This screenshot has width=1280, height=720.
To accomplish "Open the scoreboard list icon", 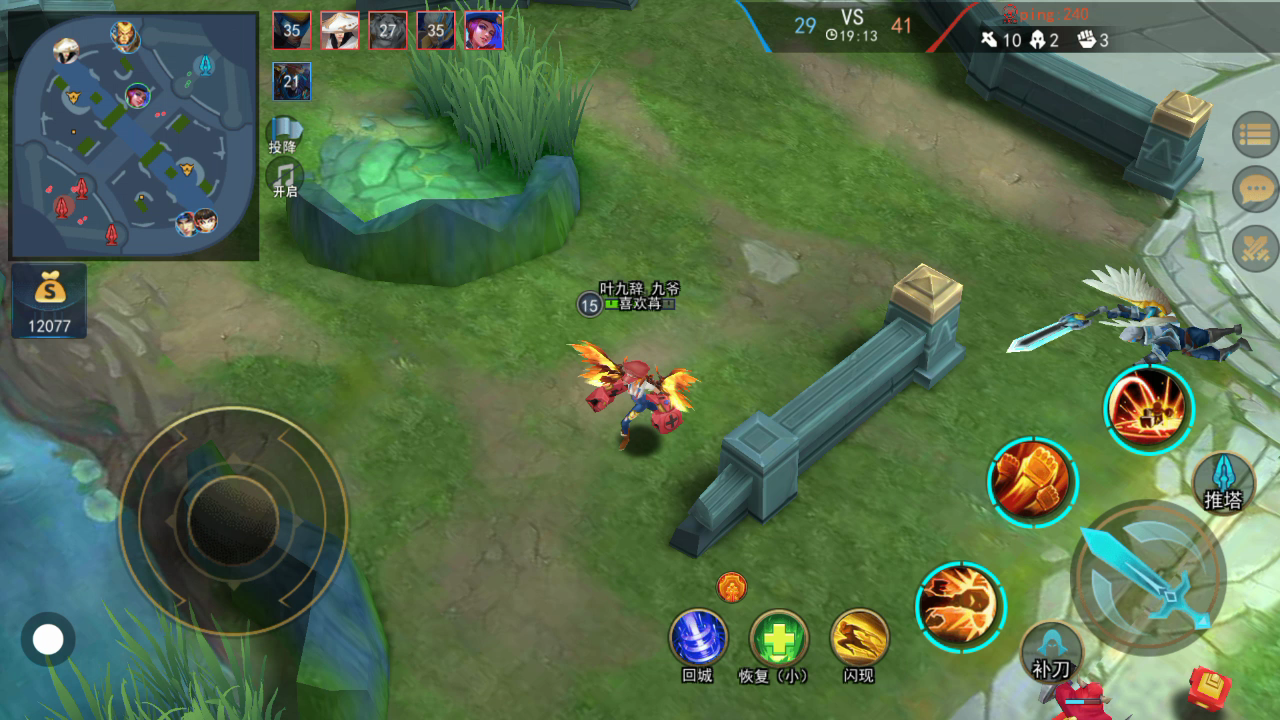I will (1255, 137).
